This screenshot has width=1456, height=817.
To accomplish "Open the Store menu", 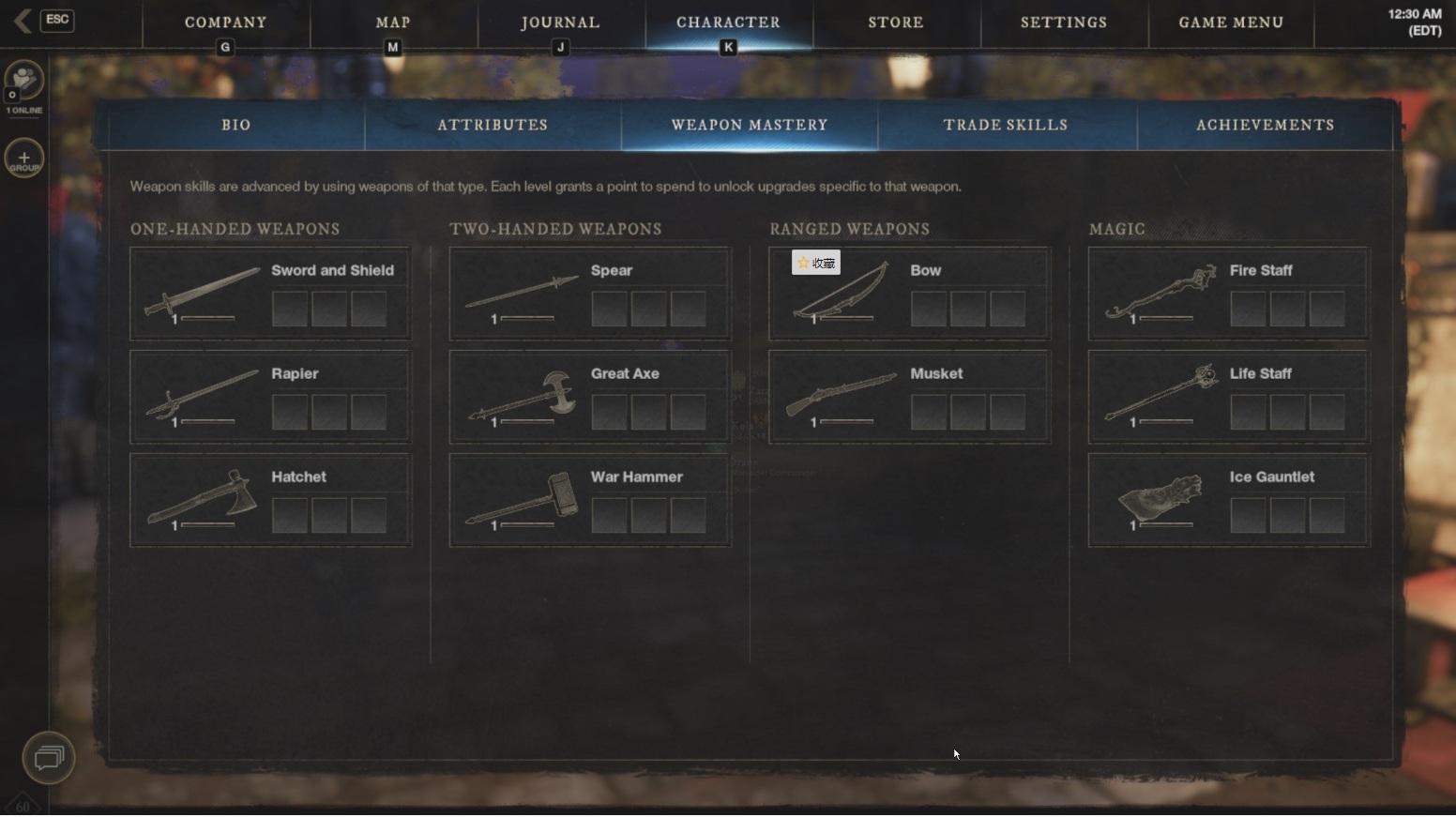I will 896,23.
